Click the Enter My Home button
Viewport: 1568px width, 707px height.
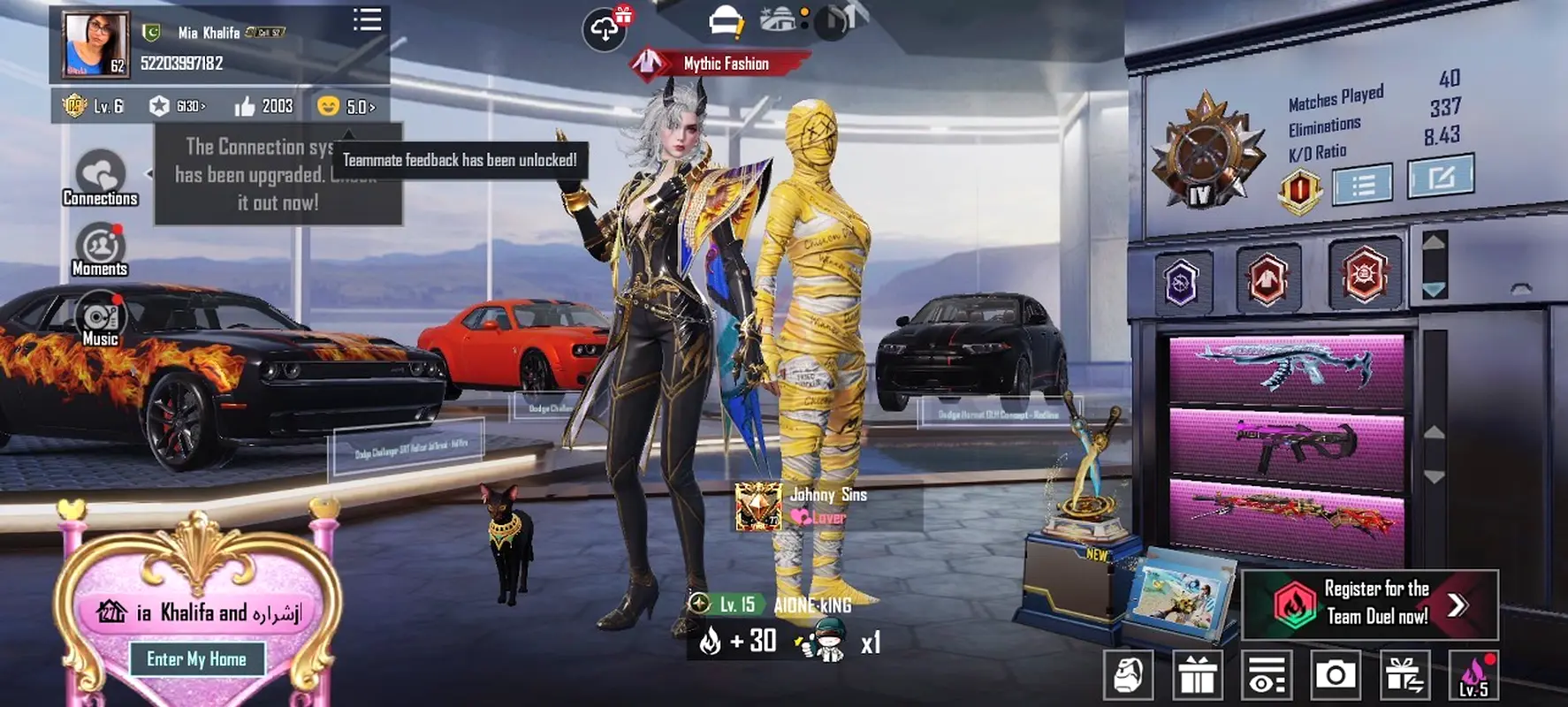(x=196, y=659)
